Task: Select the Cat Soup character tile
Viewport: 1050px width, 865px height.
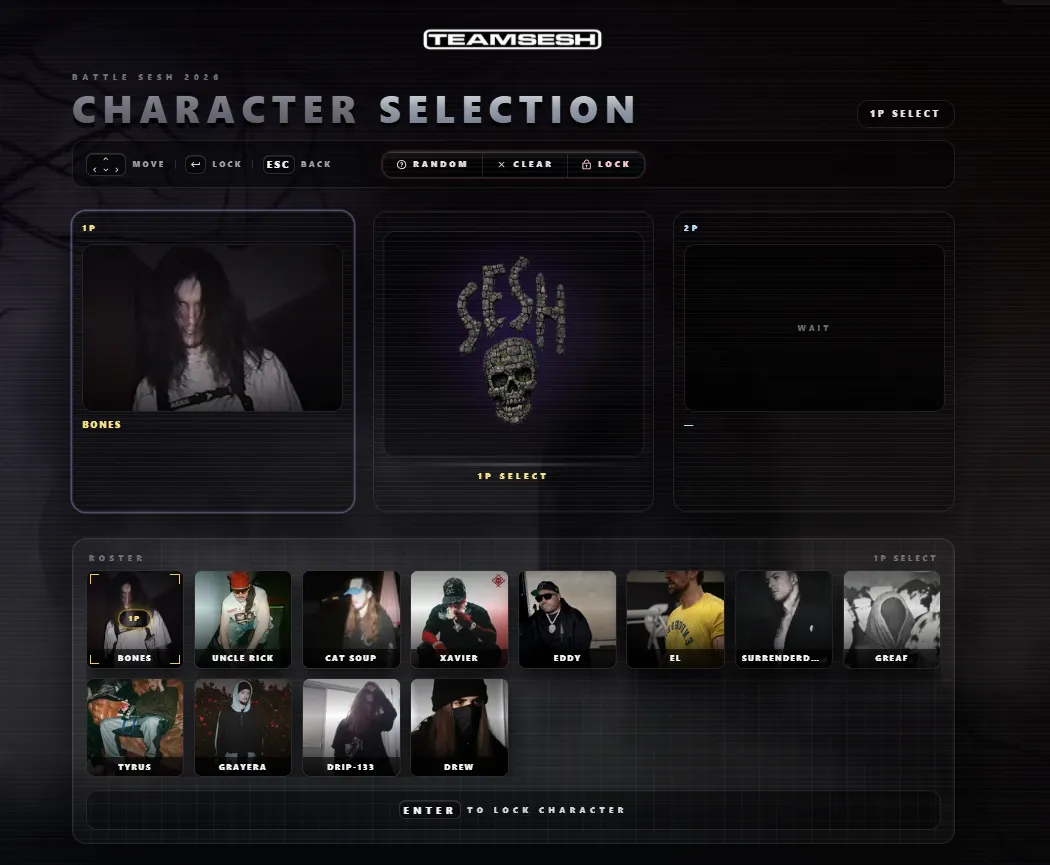Action: click(351, 618)
